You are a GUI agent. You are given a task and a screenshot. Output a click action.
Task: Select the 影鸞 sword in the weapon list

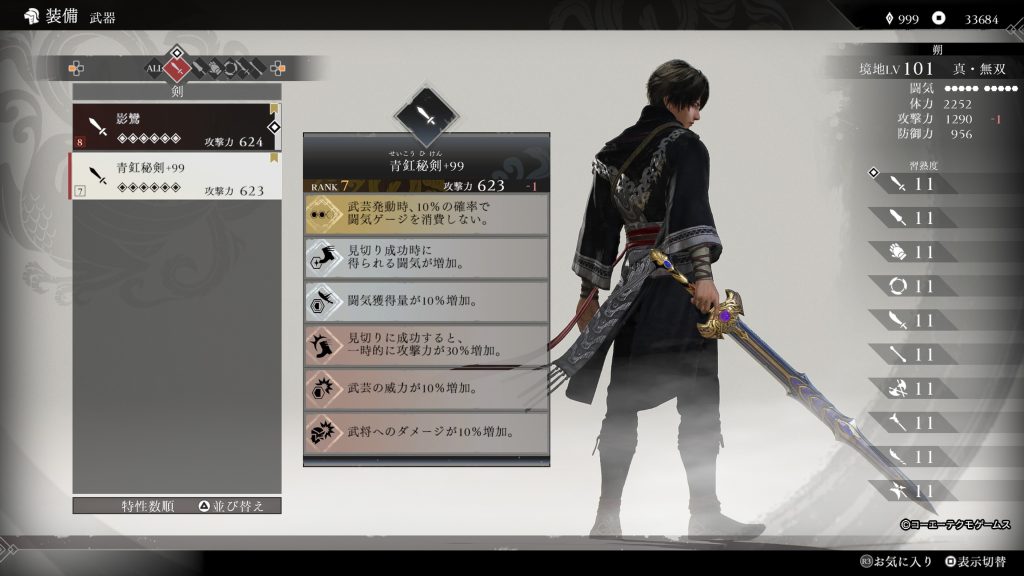pyautogui.click(x=175, y=126)
